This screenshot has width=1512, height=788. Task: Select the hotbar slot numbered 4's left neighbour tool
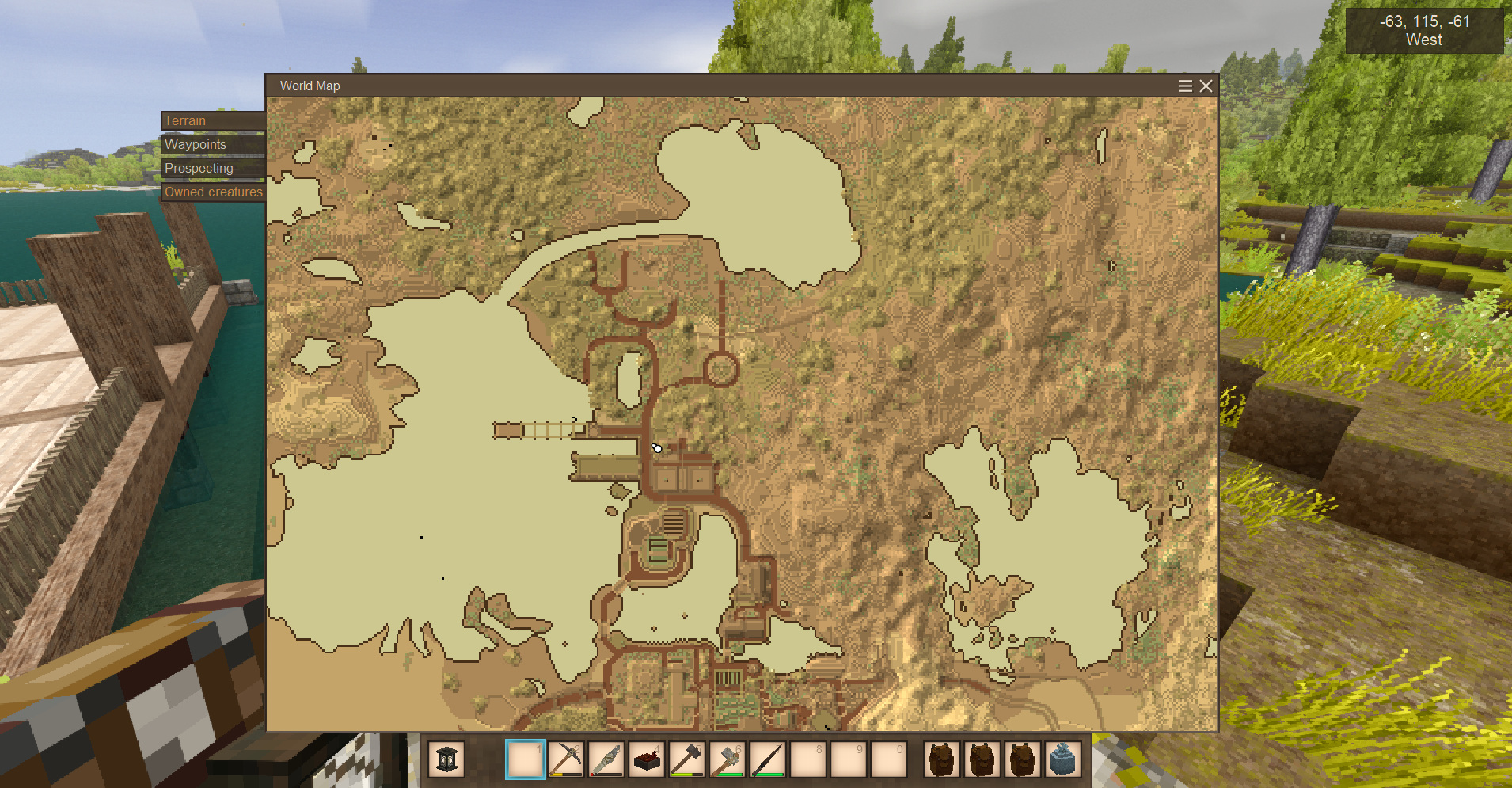tap(606, 759)
